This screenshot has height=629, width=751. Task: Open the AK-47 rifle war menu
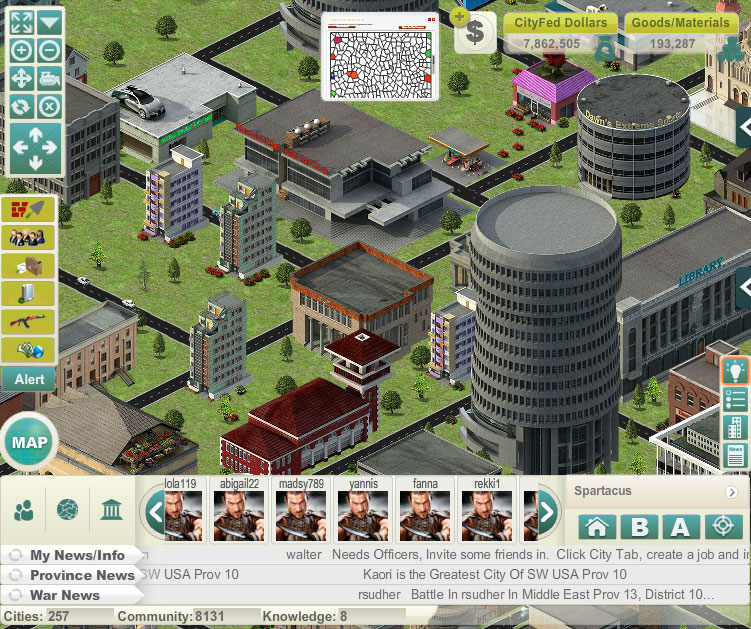(28, 321)
